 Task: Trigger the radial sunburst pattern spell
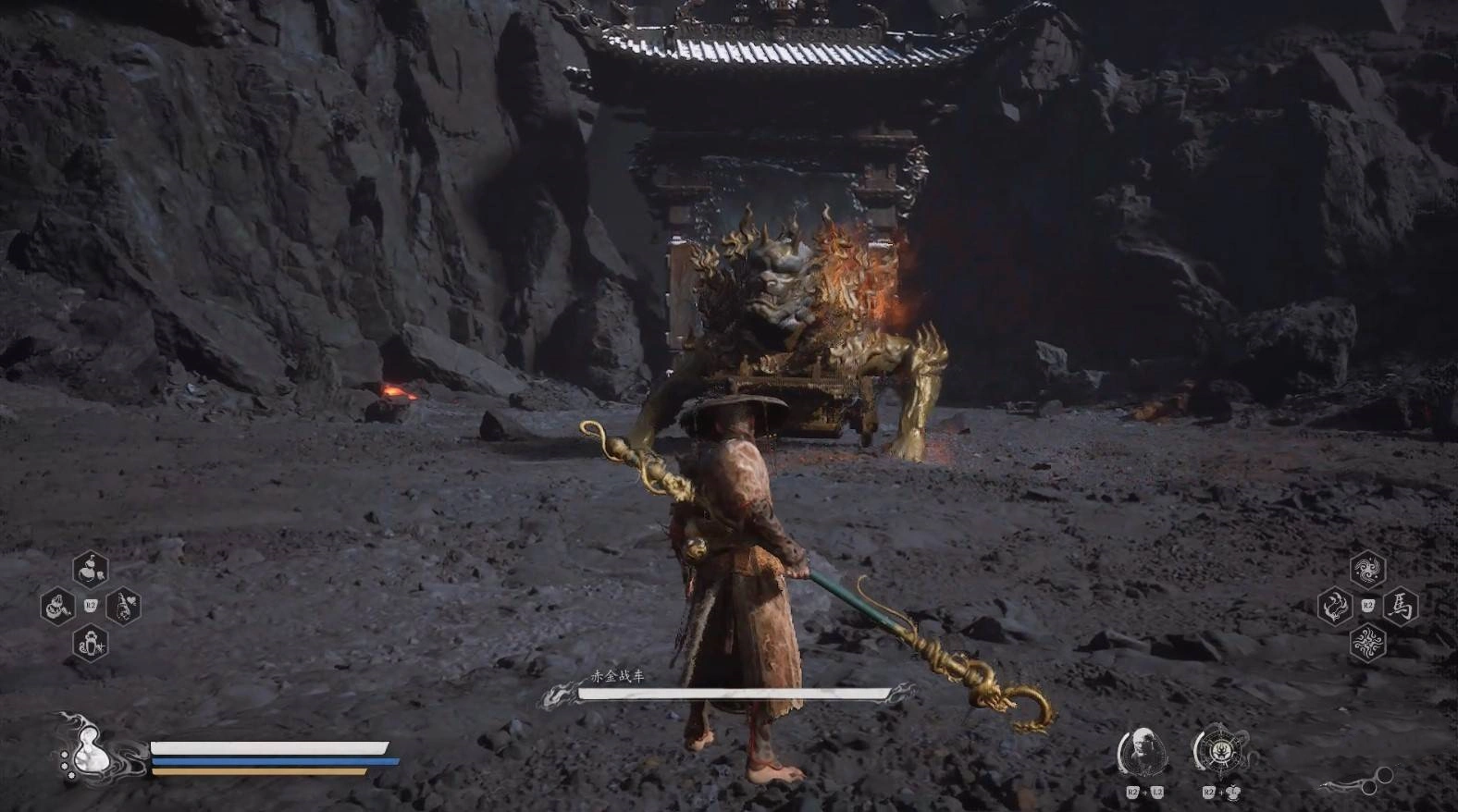point(1367,643)
